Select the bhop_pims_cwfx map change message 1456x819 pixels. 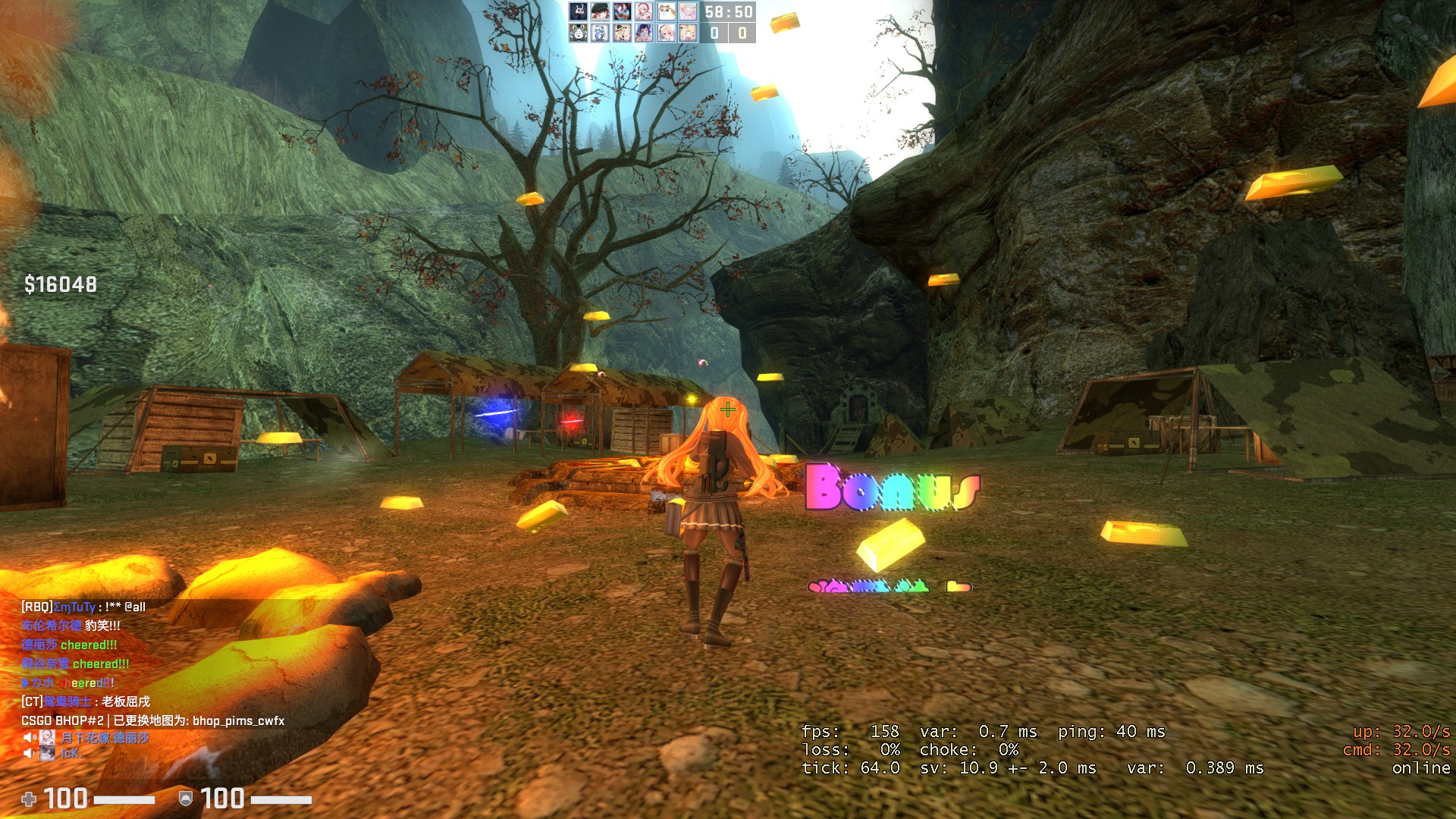click(x=152, y=720)
